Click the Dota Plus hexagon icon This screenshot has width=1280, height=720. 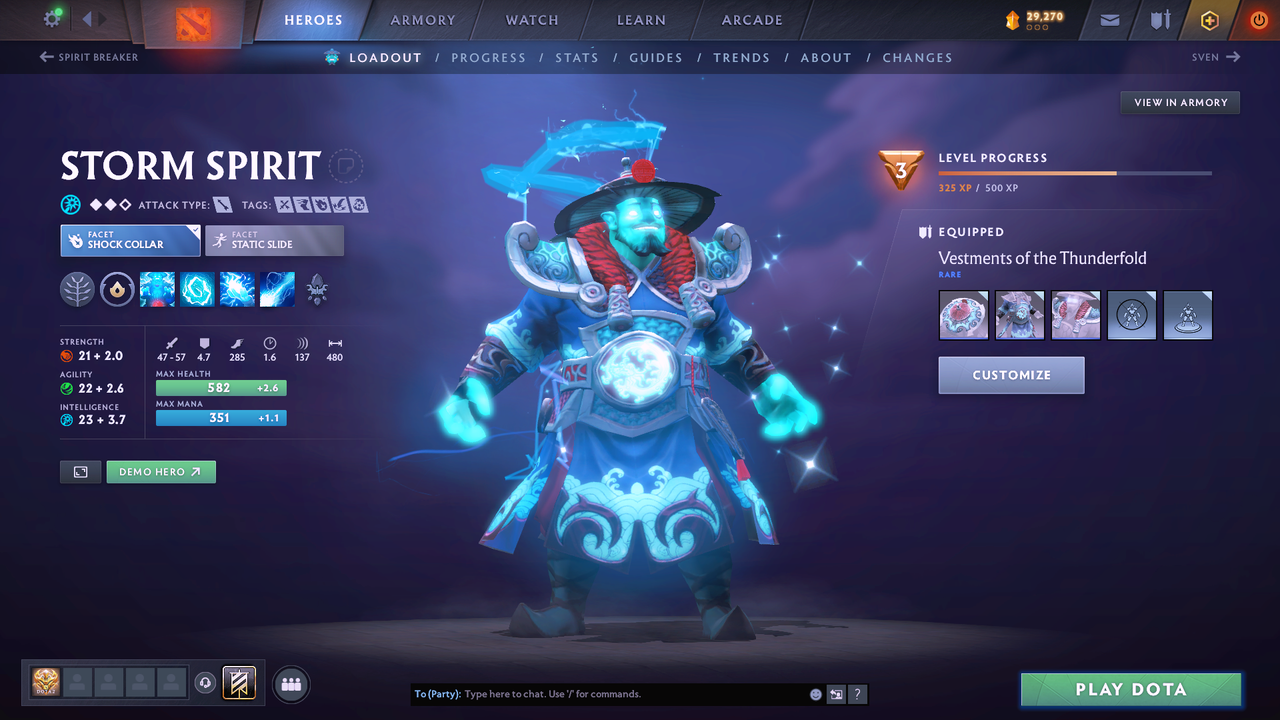(x=1209, y=20)
